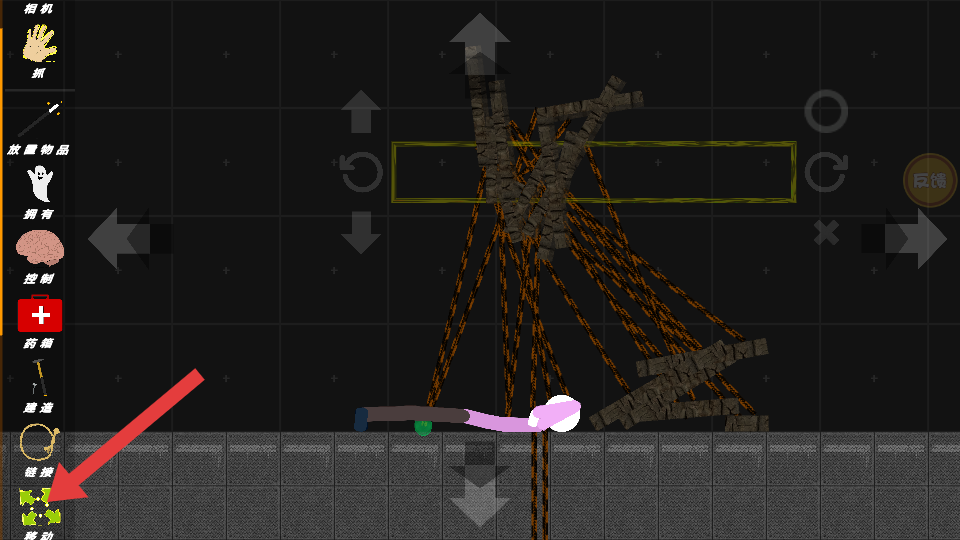Click the orange round feedback button
Screen dimensions: 960x540
(929, 180)
